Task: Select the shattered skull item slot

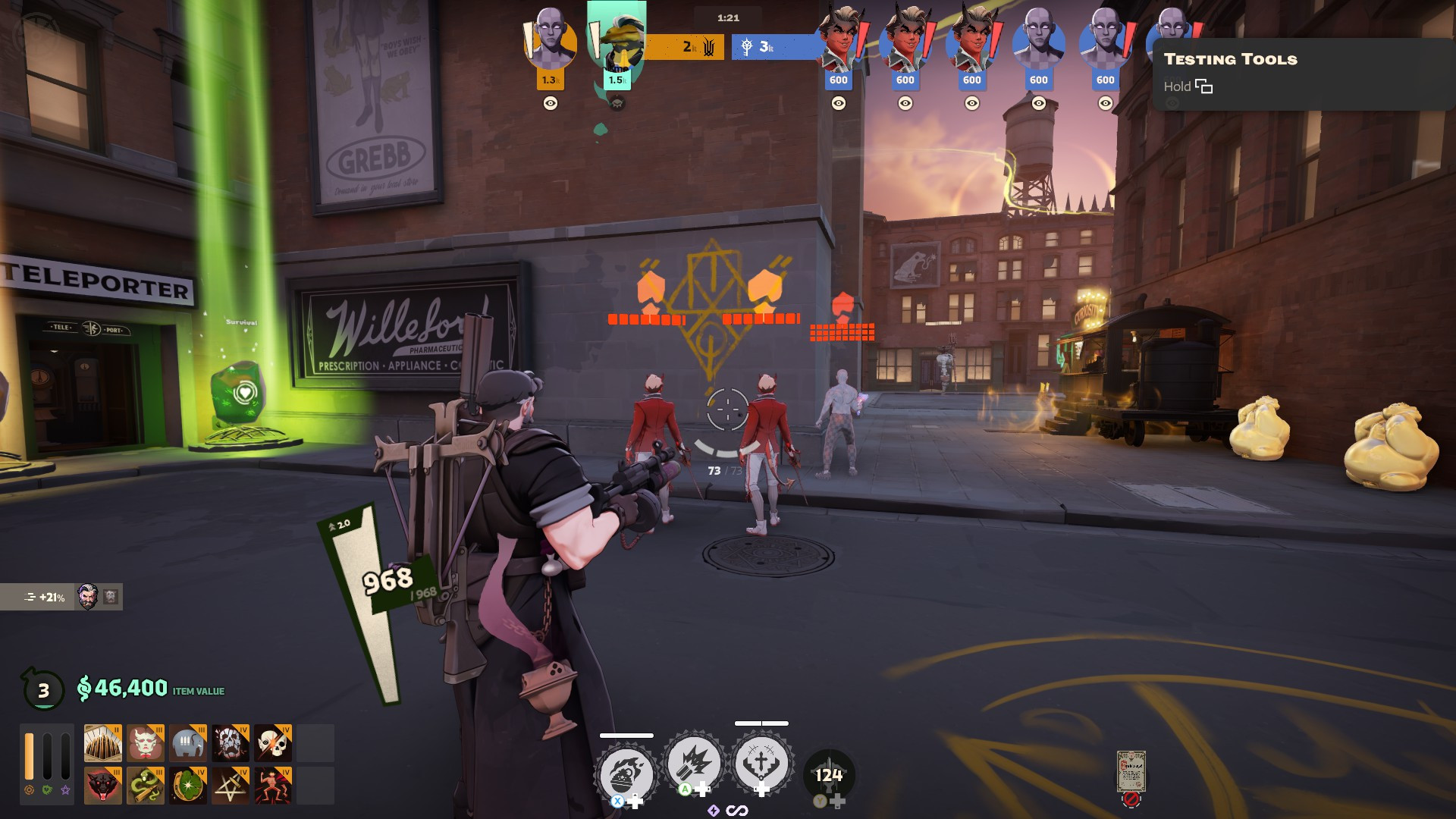Action: pos(231,743)
